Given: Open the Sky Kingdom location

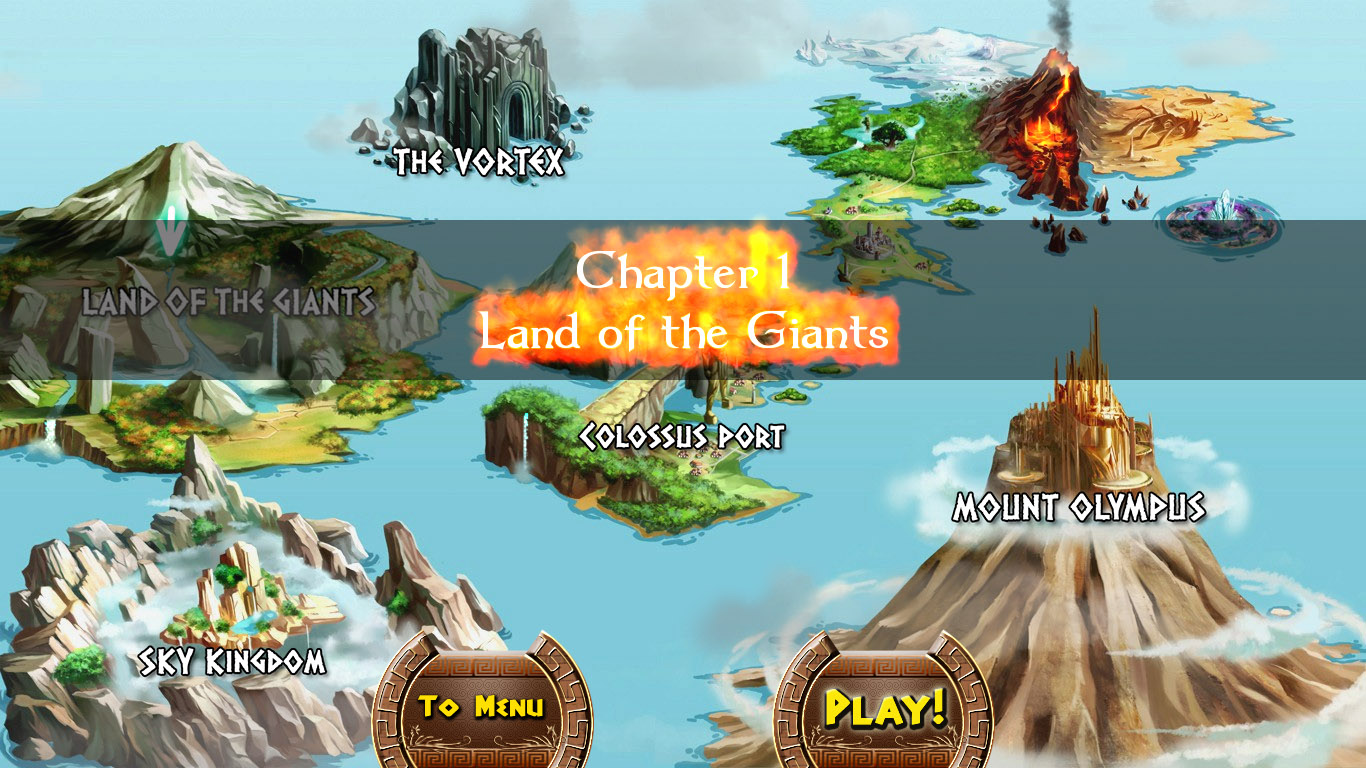Looking at the screenshot, I should coord(232,660).
